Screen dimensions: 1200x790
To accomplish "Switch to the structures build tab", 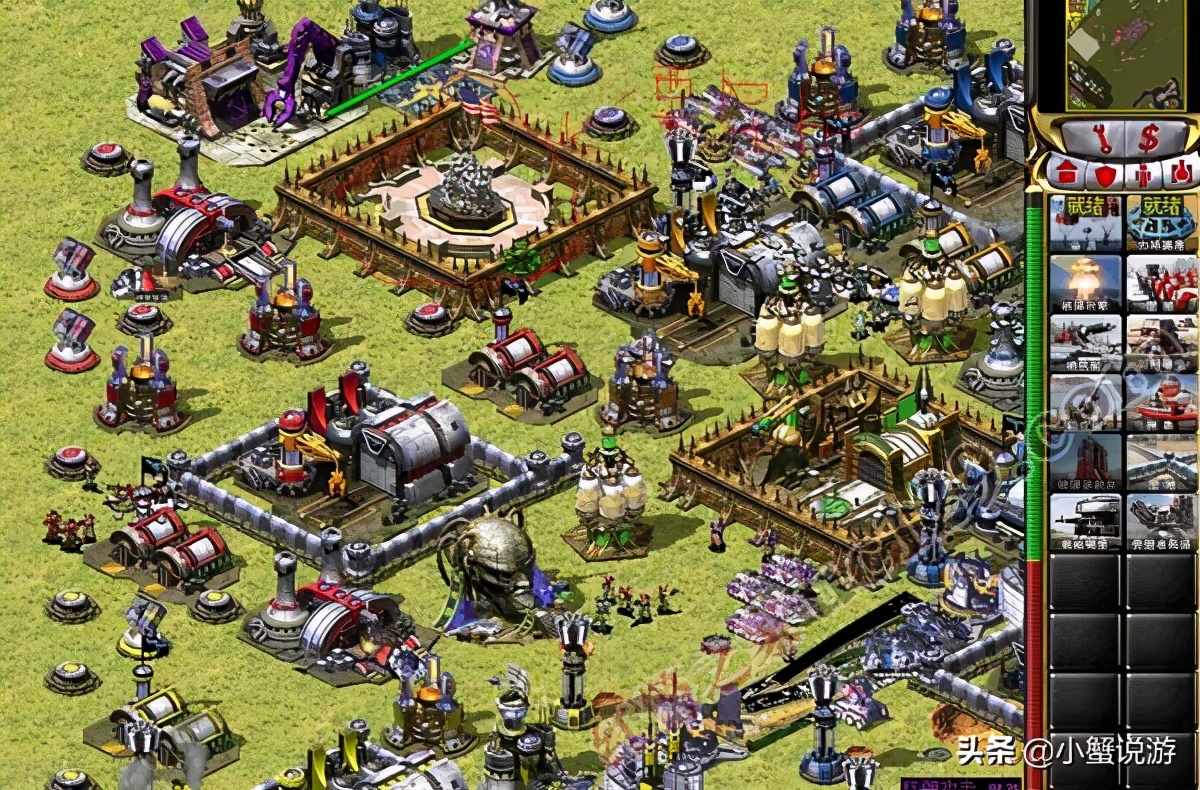I will [1067, 173].
